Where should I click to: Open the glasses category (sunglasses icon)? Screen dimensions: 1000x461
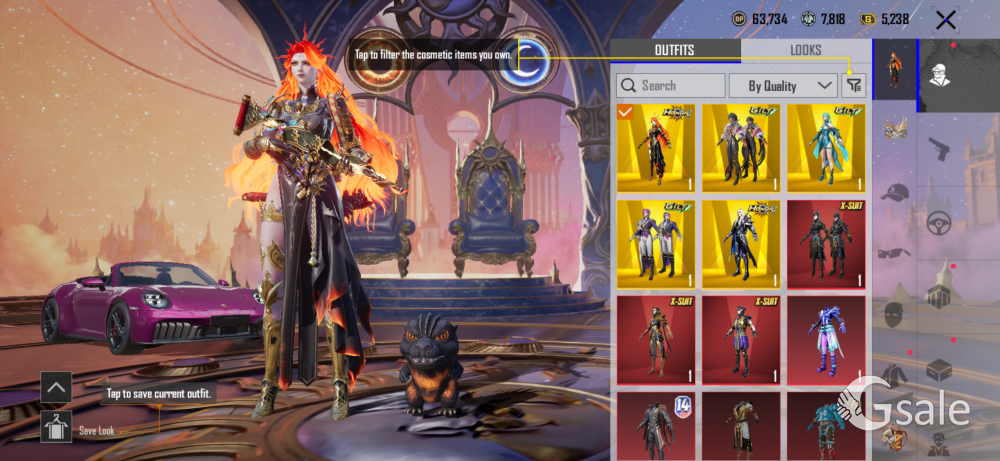pos(894,253)
